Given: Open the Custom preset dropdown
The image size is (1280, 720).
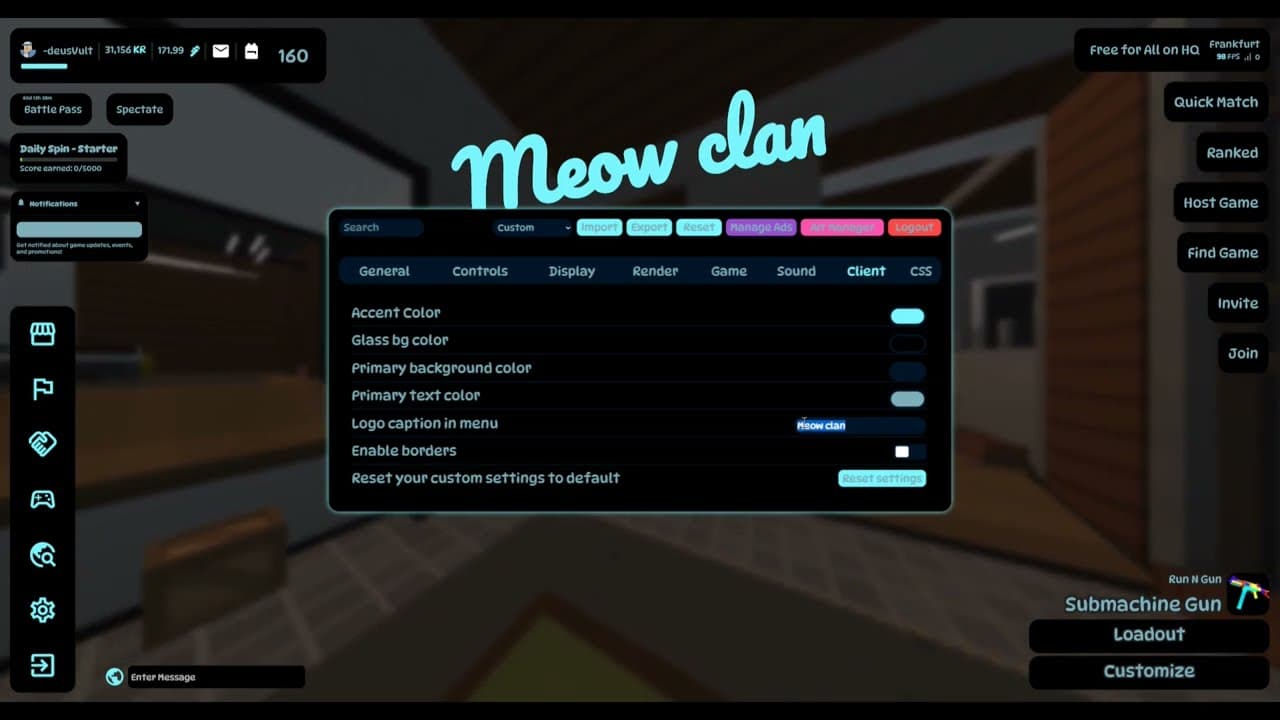Looking at the screenshot, I should [x=532, y=228].
